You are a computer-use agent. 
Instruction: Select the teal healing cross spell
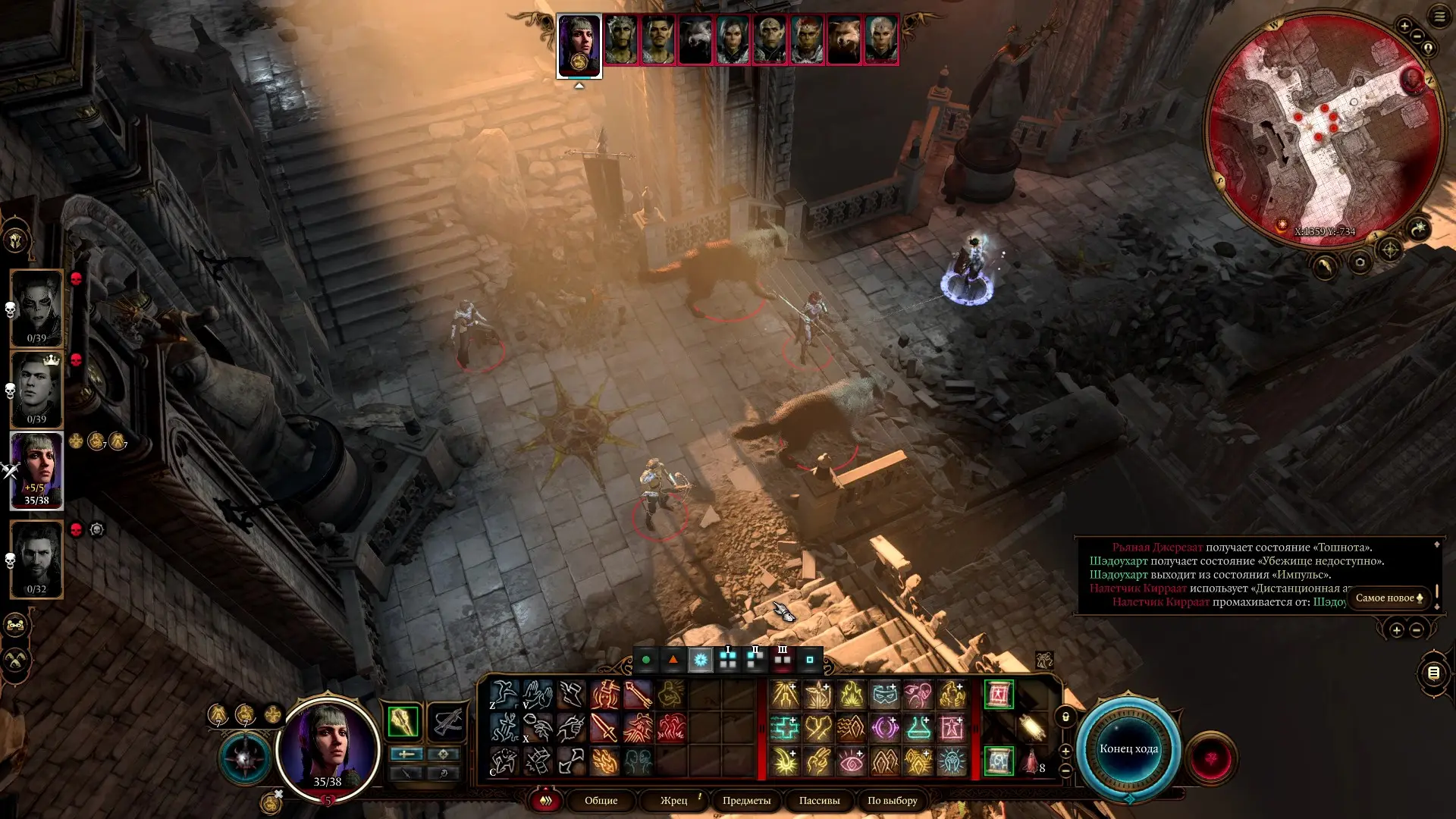pos(785,728)
